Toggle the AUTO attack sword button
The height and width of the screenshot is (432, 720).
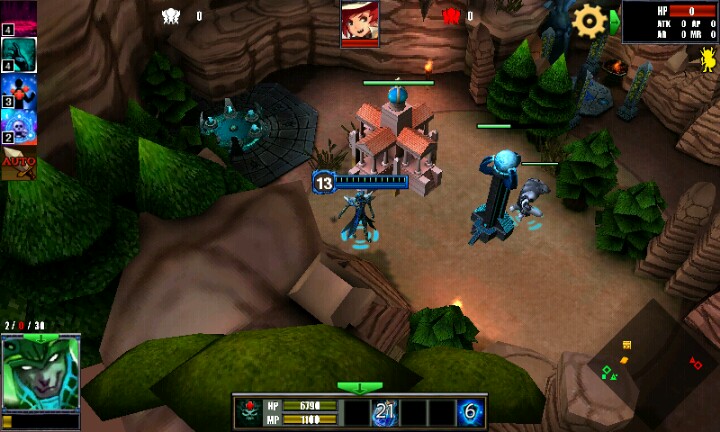tap(18, 164)
